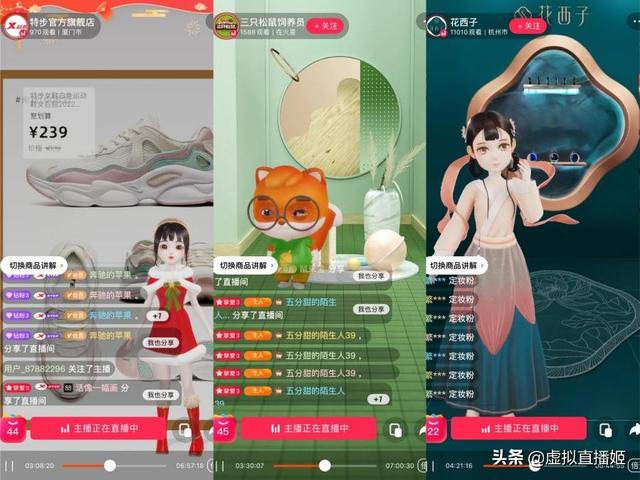Viewport: 640px width, 480px height.
Task: Pause the video at timestamp 03:08:20
Action: [9, 466]
